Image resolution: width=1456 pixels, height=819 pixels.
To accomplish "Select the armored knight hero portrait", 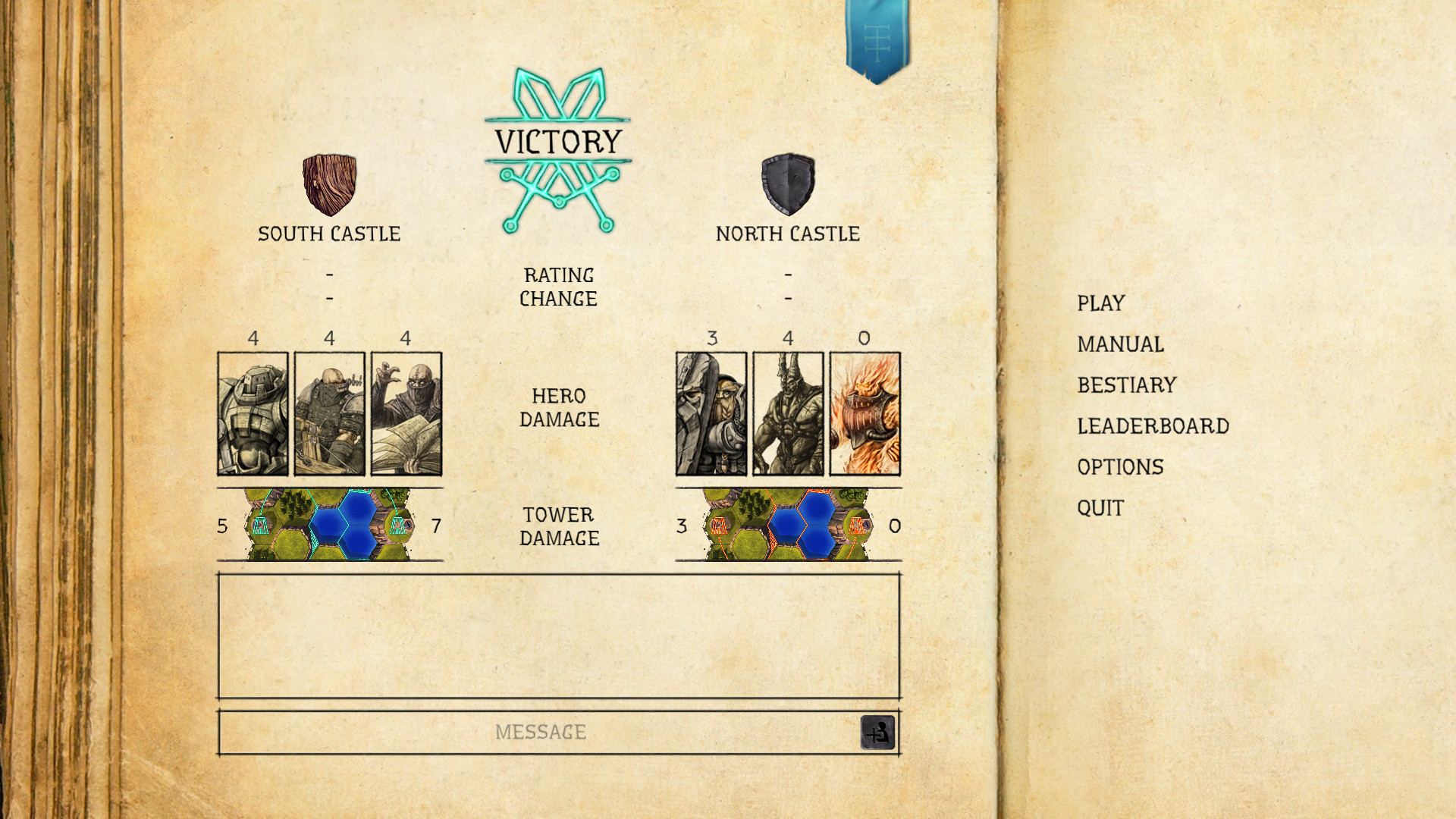I will click(253, 414).
